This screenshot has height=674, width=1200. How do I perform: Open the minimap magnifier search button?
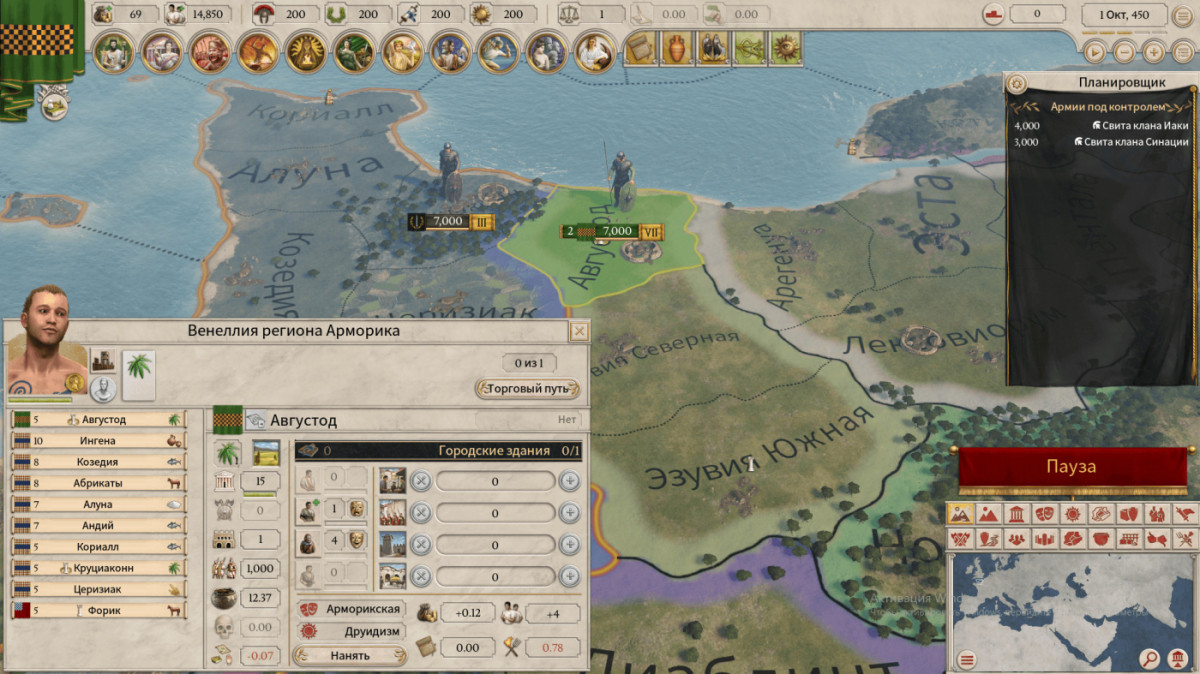pyautogui.click(x=1150, y=659)
